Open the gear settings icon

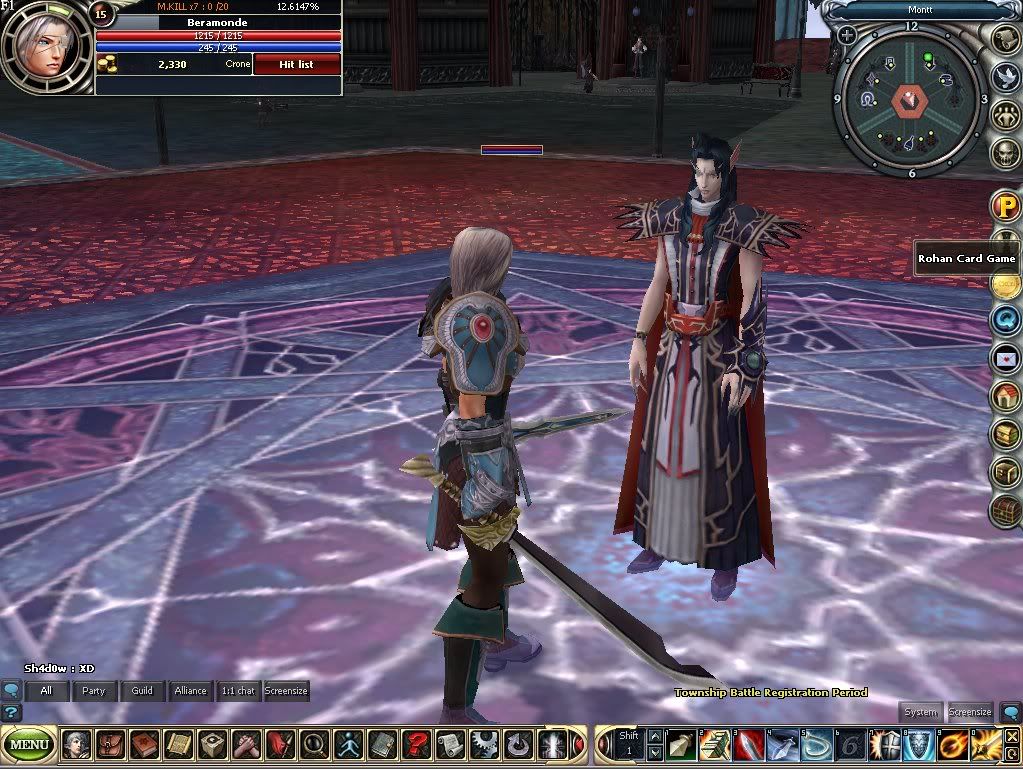coord(484,745)
